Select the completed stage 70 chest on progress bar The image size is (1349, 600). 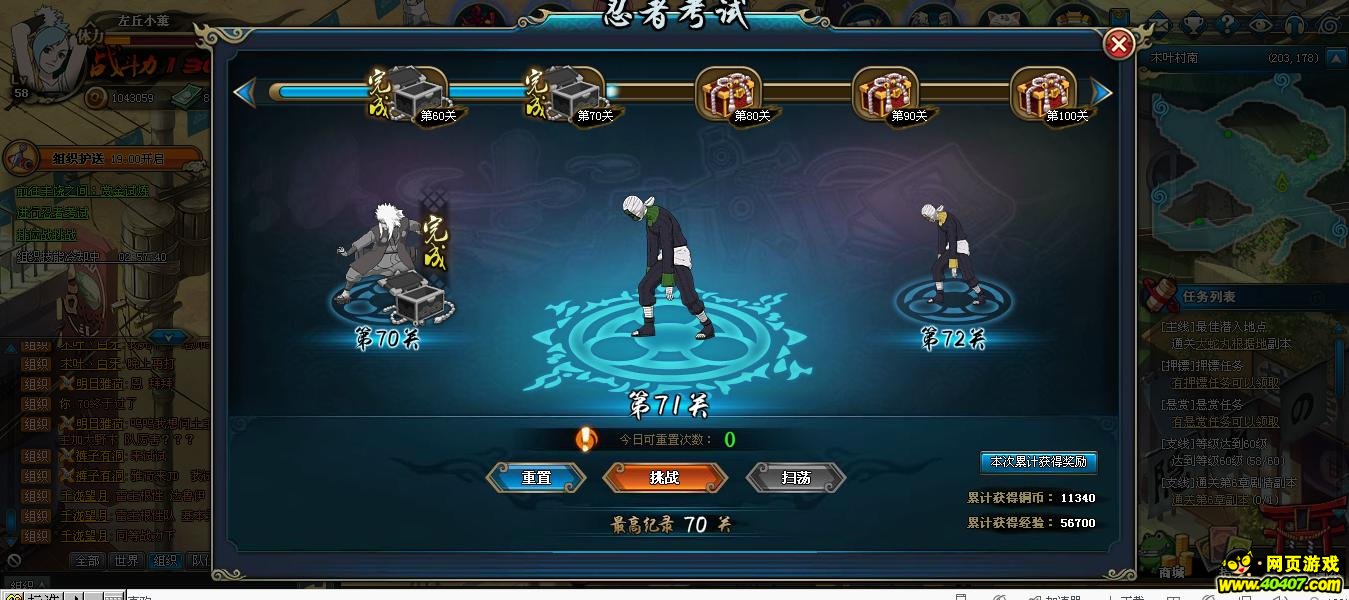(571, 95)
